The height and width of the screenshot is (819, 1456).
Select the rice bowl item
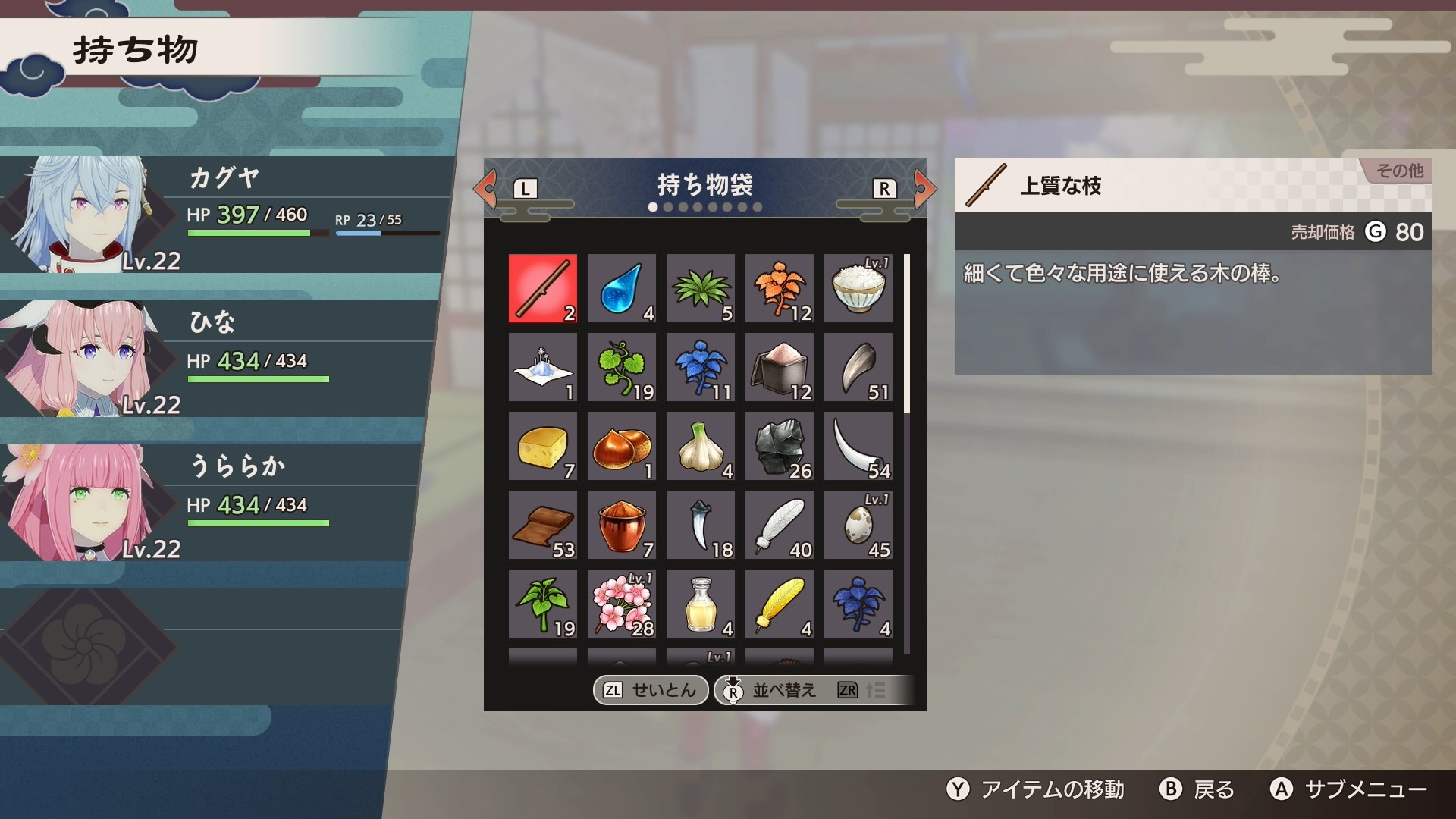click(858, 288)
